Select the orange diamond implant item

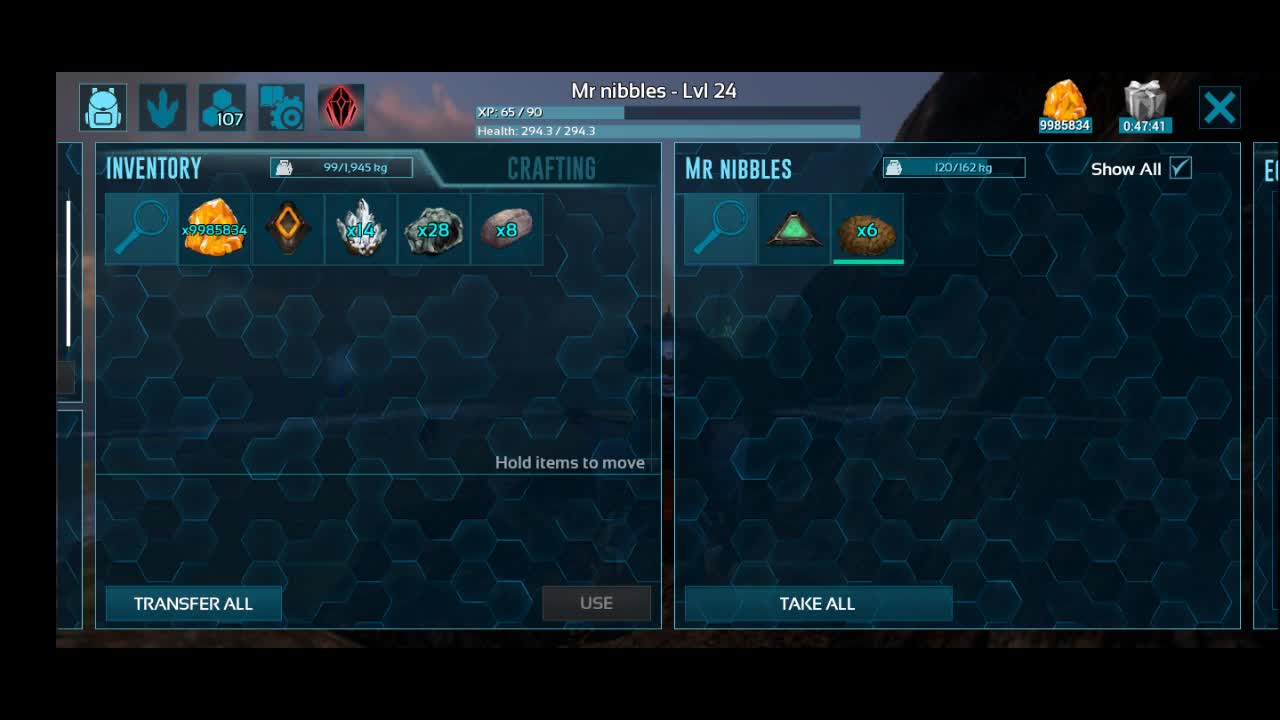click(x=287, y=230)
